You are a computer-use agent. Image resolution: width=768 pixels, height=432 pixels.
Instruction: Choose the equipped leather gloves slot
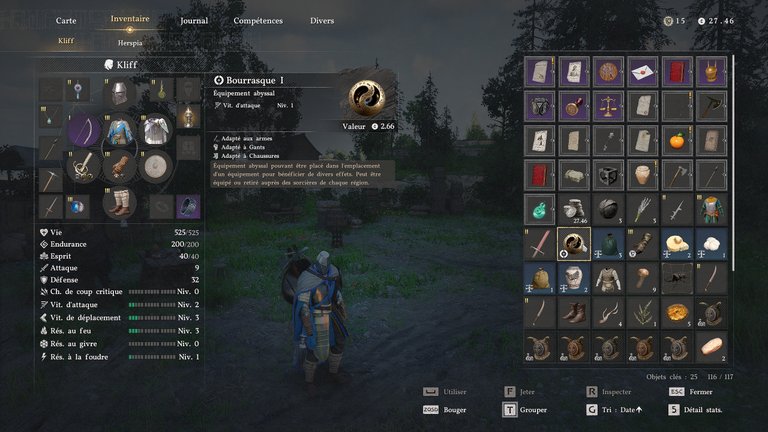coord(120,165)
